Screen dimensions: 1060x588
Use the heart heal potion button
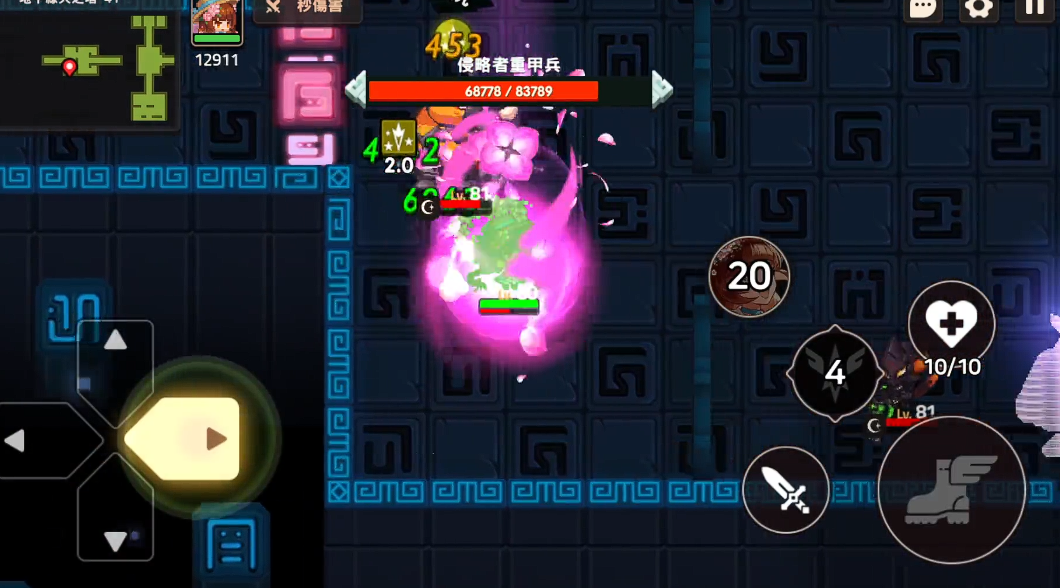[951, 324]
